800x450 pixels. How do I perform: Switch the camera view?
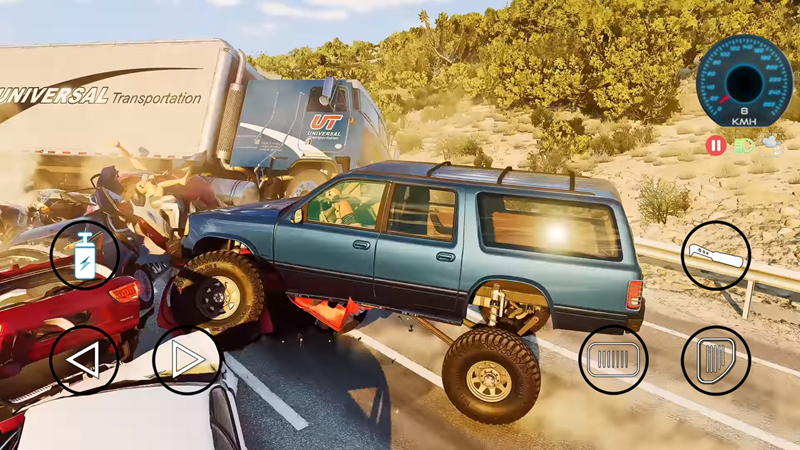click(773, 145)
